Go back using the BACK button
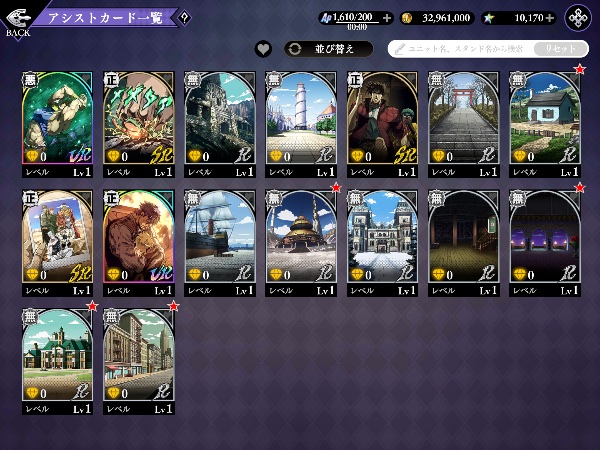This screenshot has height=450, width=600. [x=17, y=20]
